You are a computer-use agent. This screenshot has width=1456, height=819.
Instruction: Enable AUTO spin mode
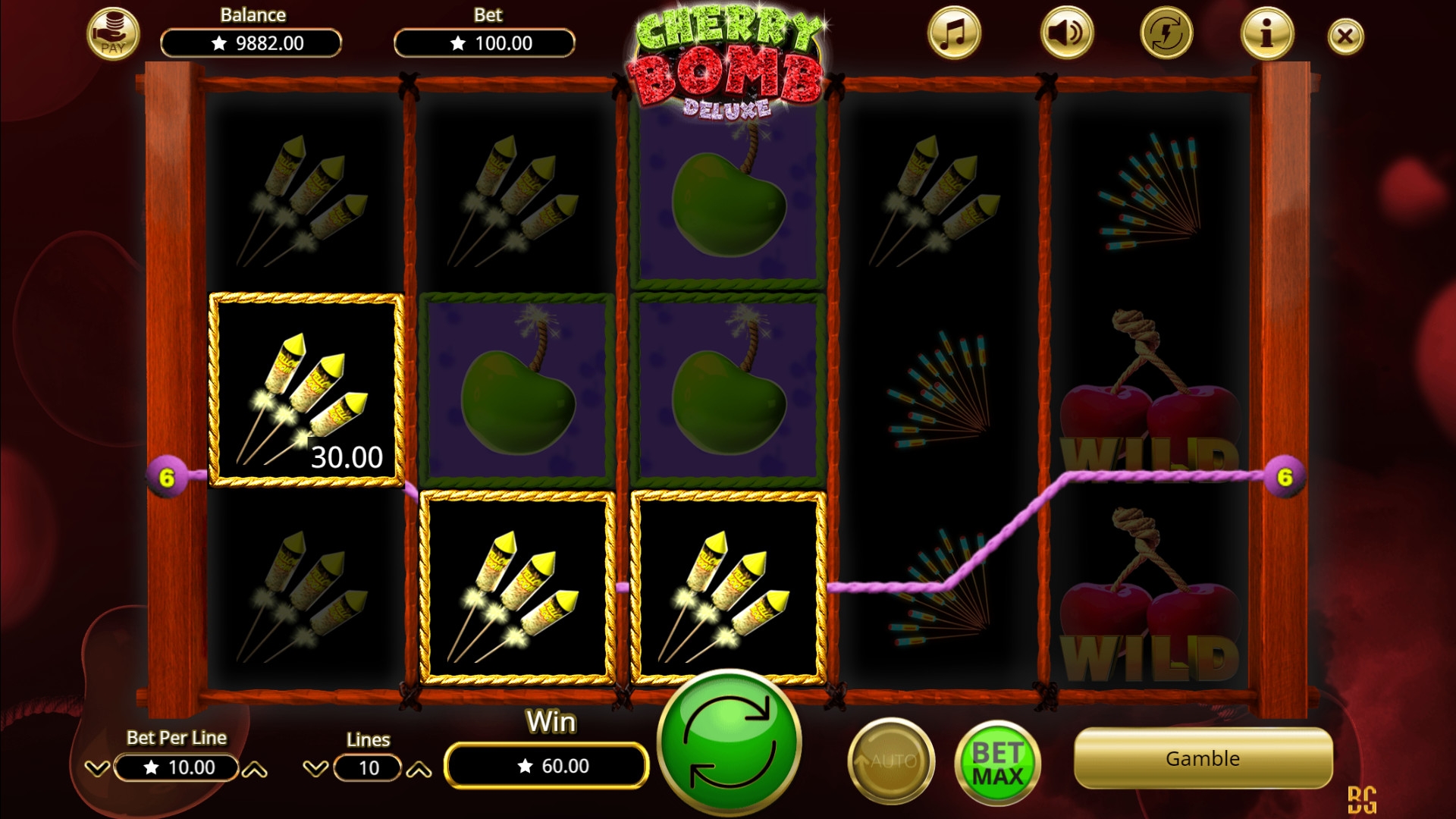tap(891, 761)
